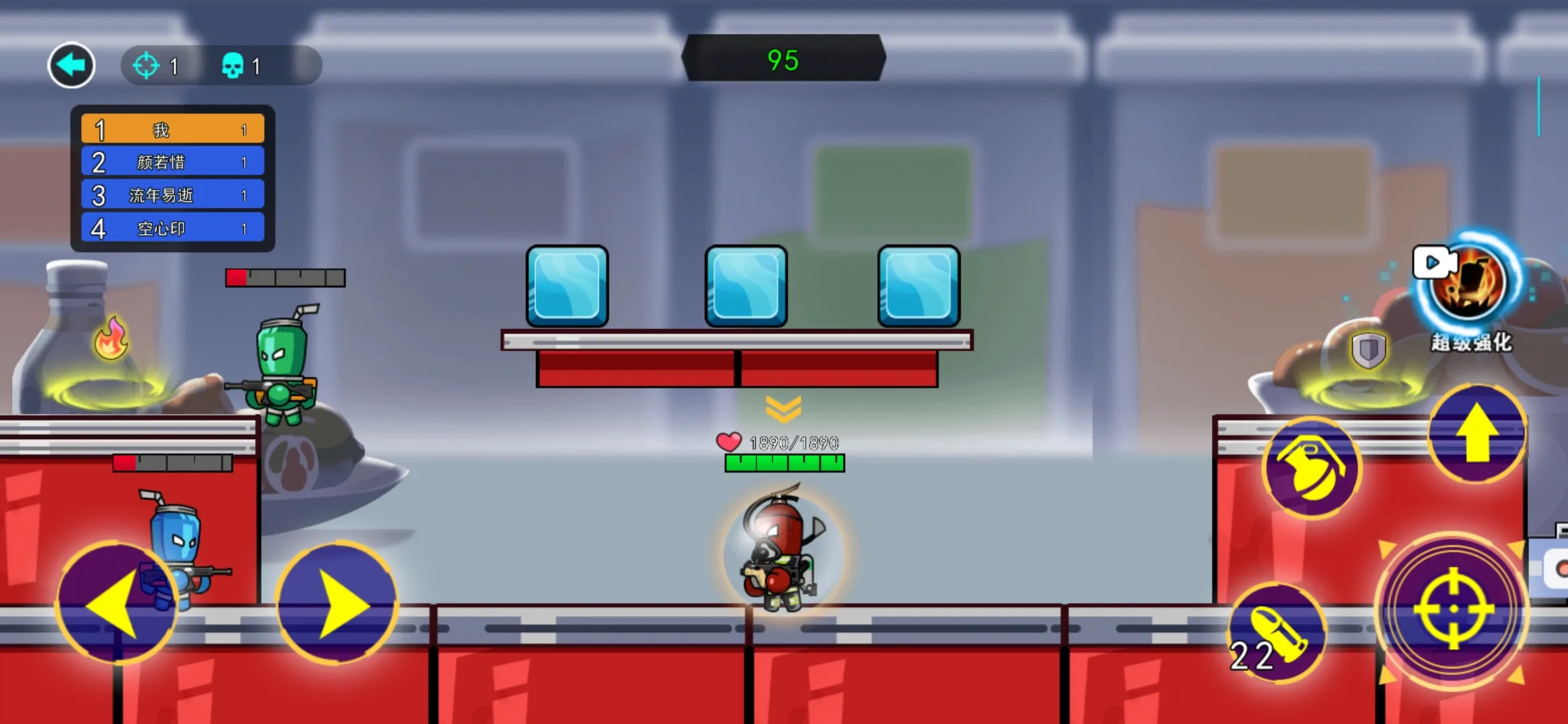Tap the back arrow button
This screenshot has width=1568, height=724.
71,65
